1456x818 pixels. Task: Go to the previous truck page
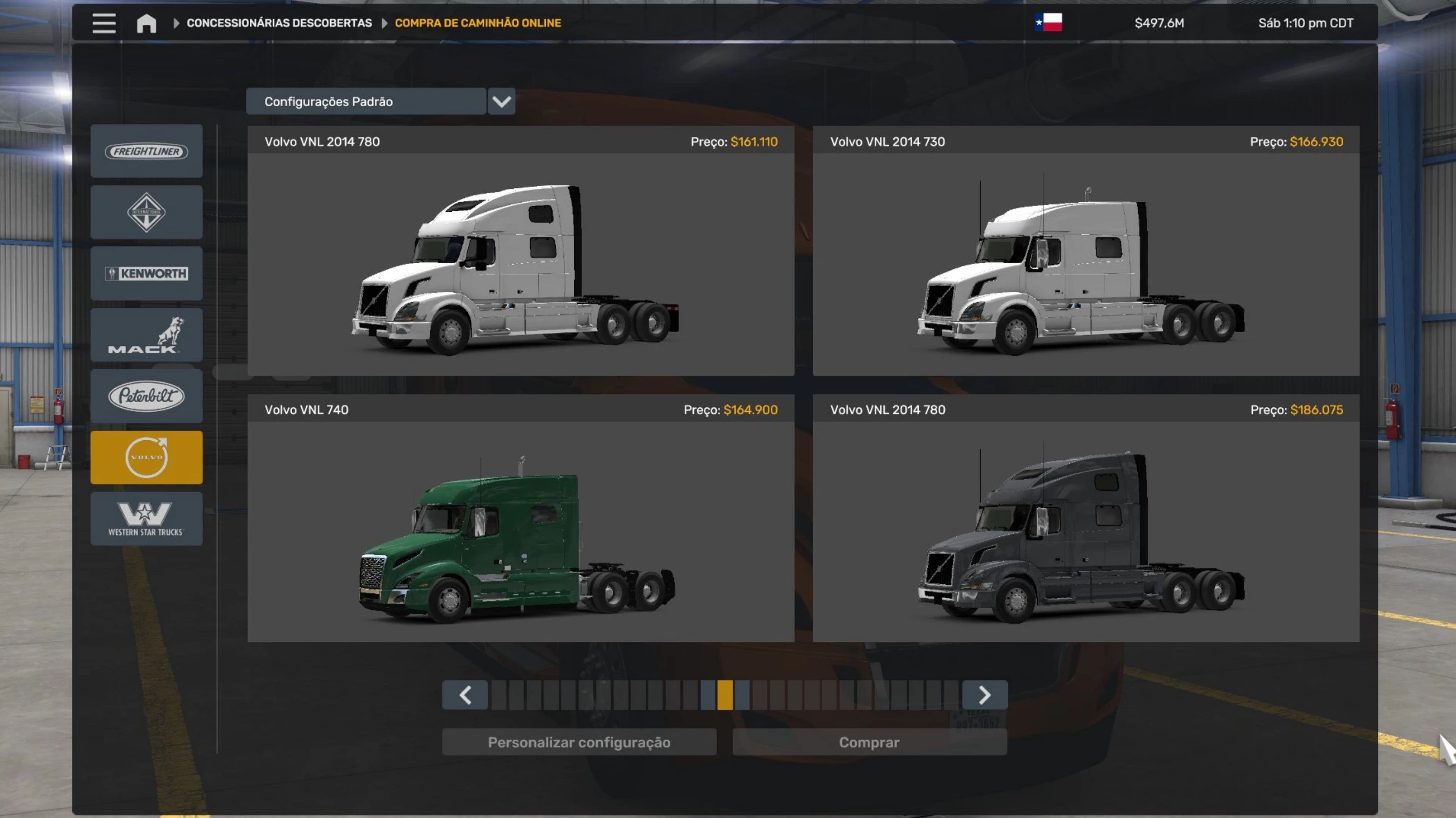tap(465, 695)
